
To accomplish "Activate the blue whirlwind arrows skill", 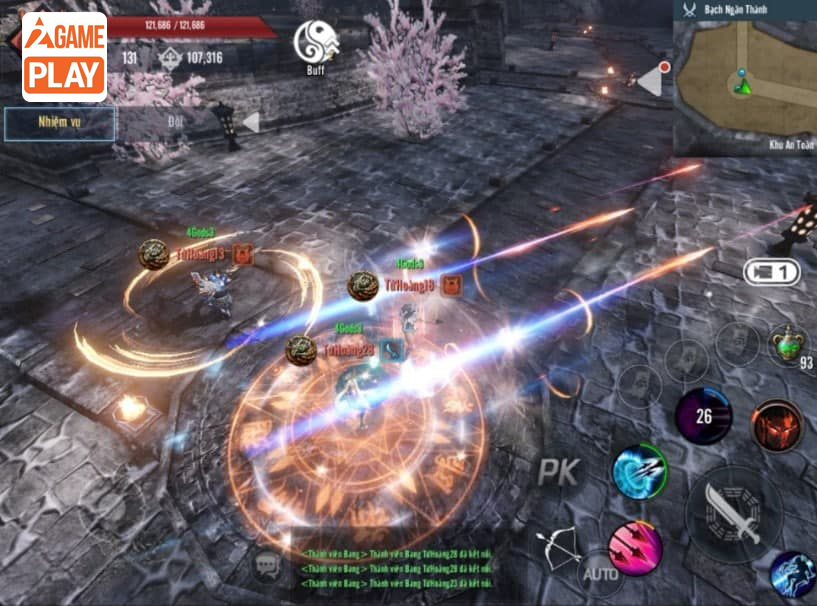I will coord(639,470).
